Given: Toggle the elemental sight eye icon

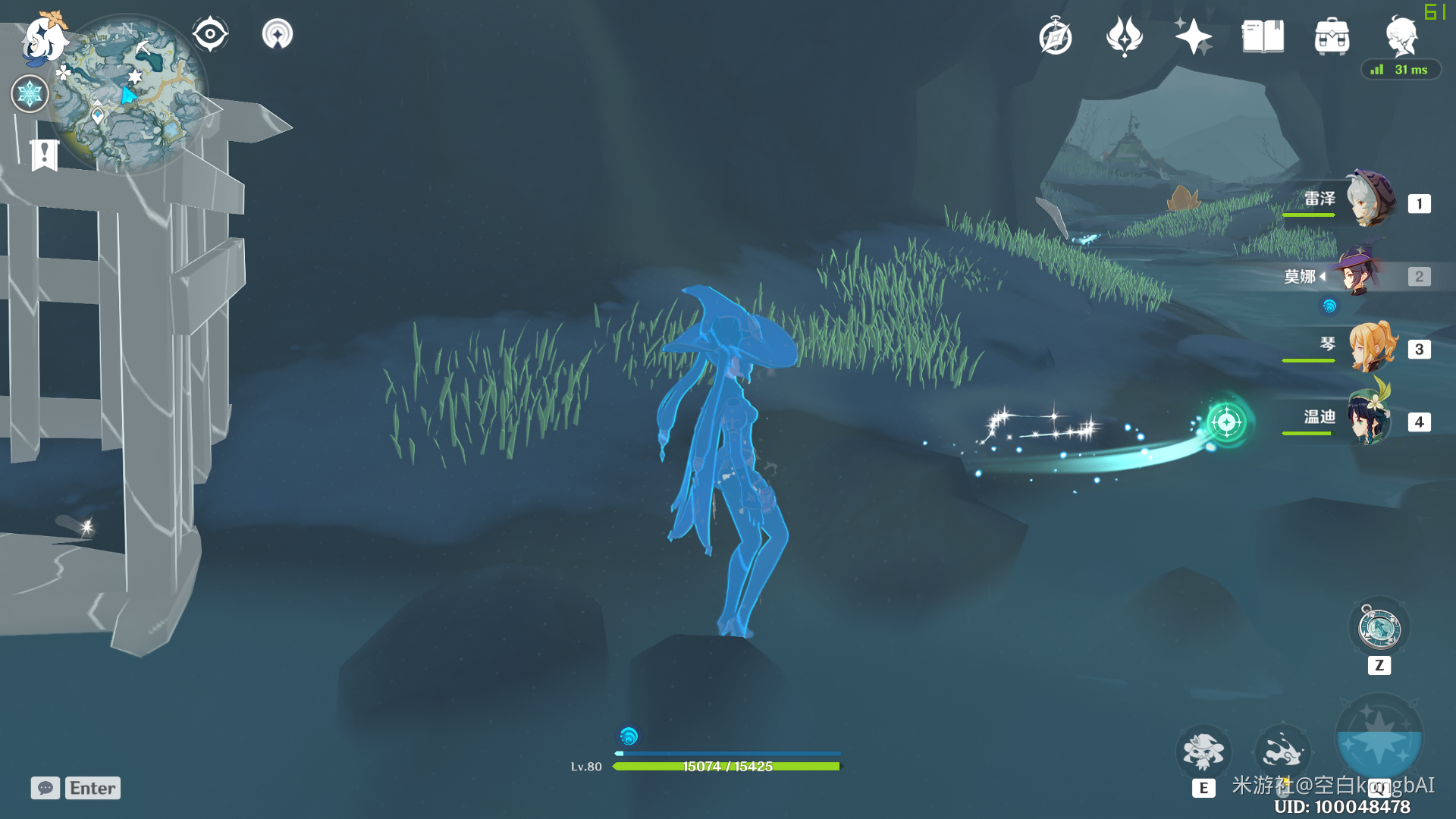Looking at the screenshot, I should 210,34.
